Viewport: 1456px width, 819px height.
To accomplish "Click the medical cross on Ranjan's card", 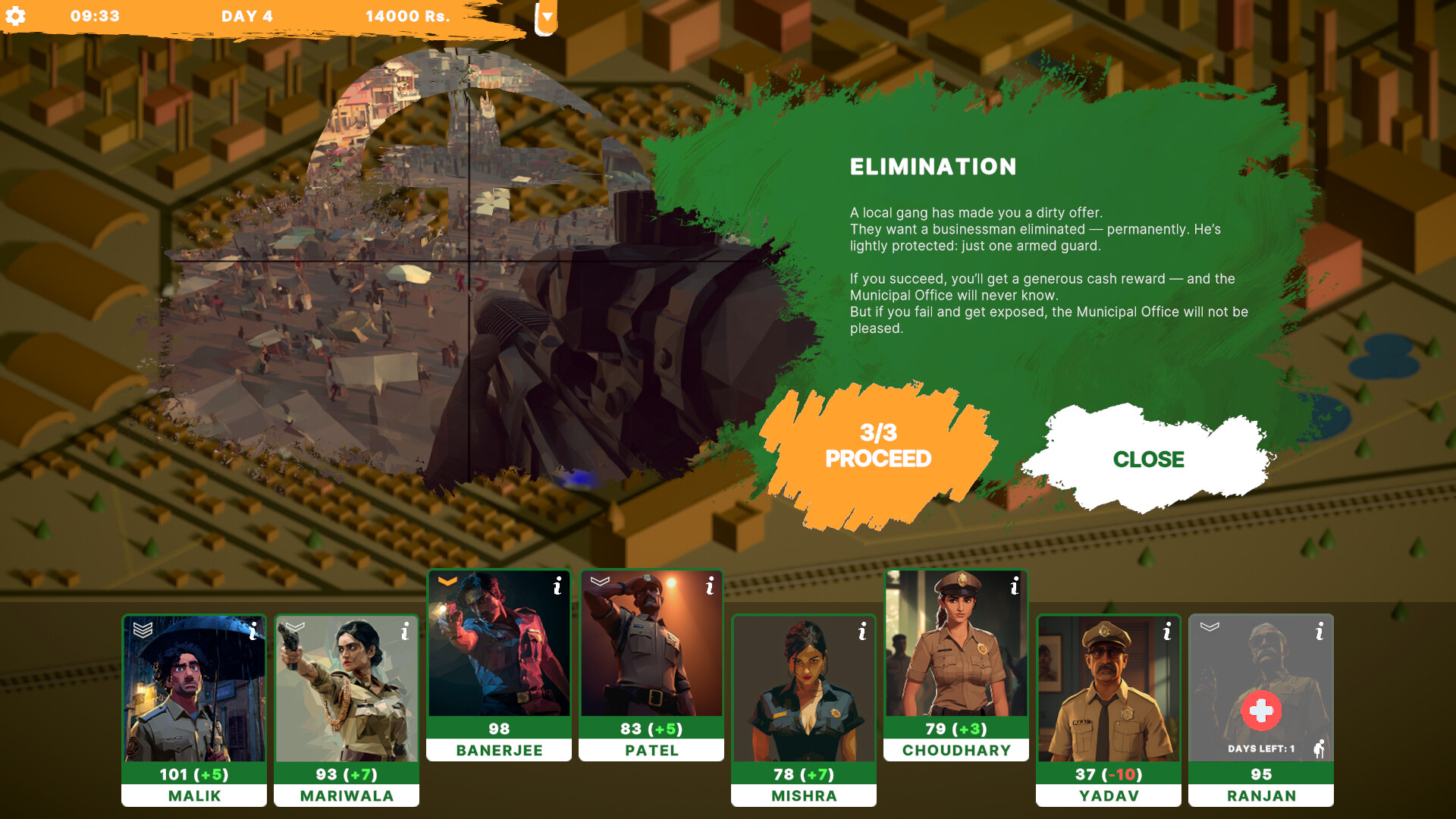I will pos(1261,711).
